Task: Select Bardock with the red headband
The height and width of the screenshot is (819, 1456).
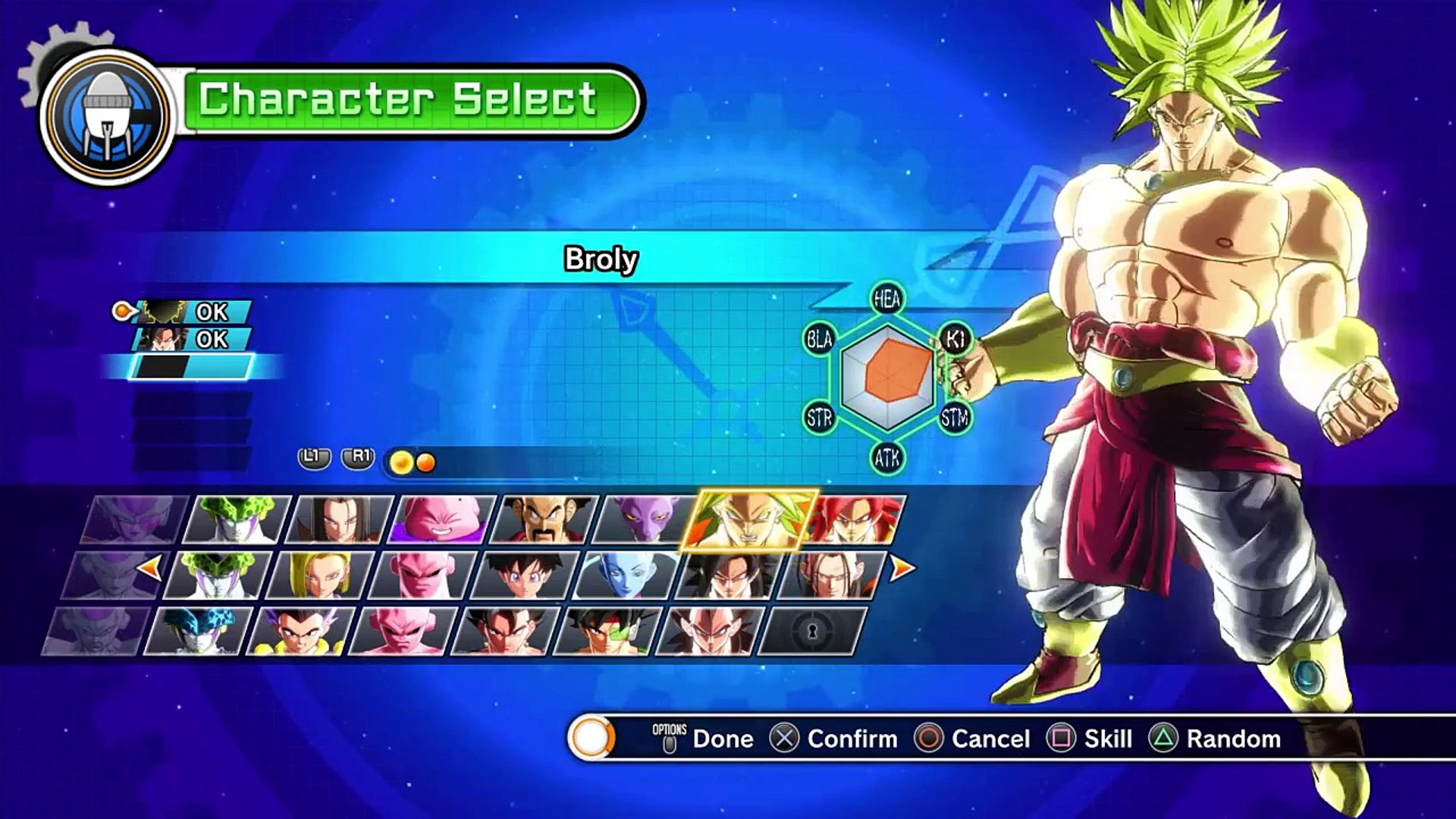Action: (x=608, y=631)
